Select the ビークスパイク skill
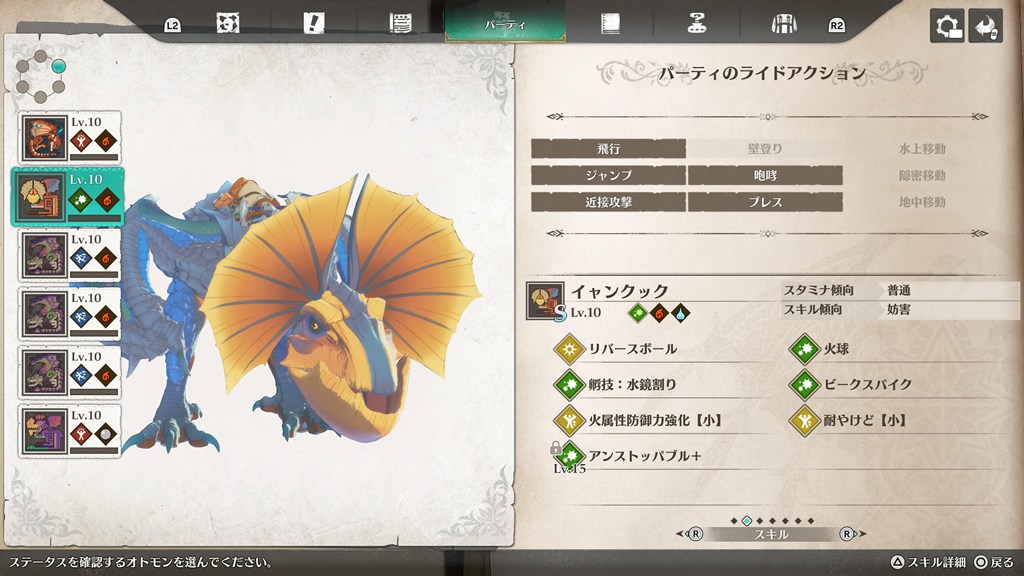The height and width of the screenshot is (576, 1024). (x=867, y=384)
